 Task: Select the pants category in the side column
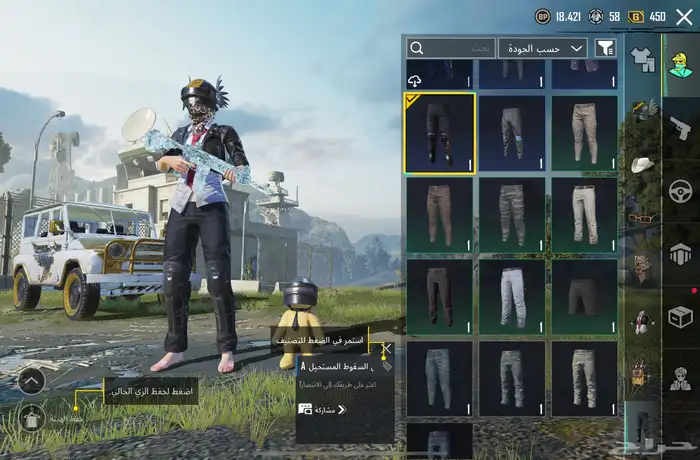(641, 423)
